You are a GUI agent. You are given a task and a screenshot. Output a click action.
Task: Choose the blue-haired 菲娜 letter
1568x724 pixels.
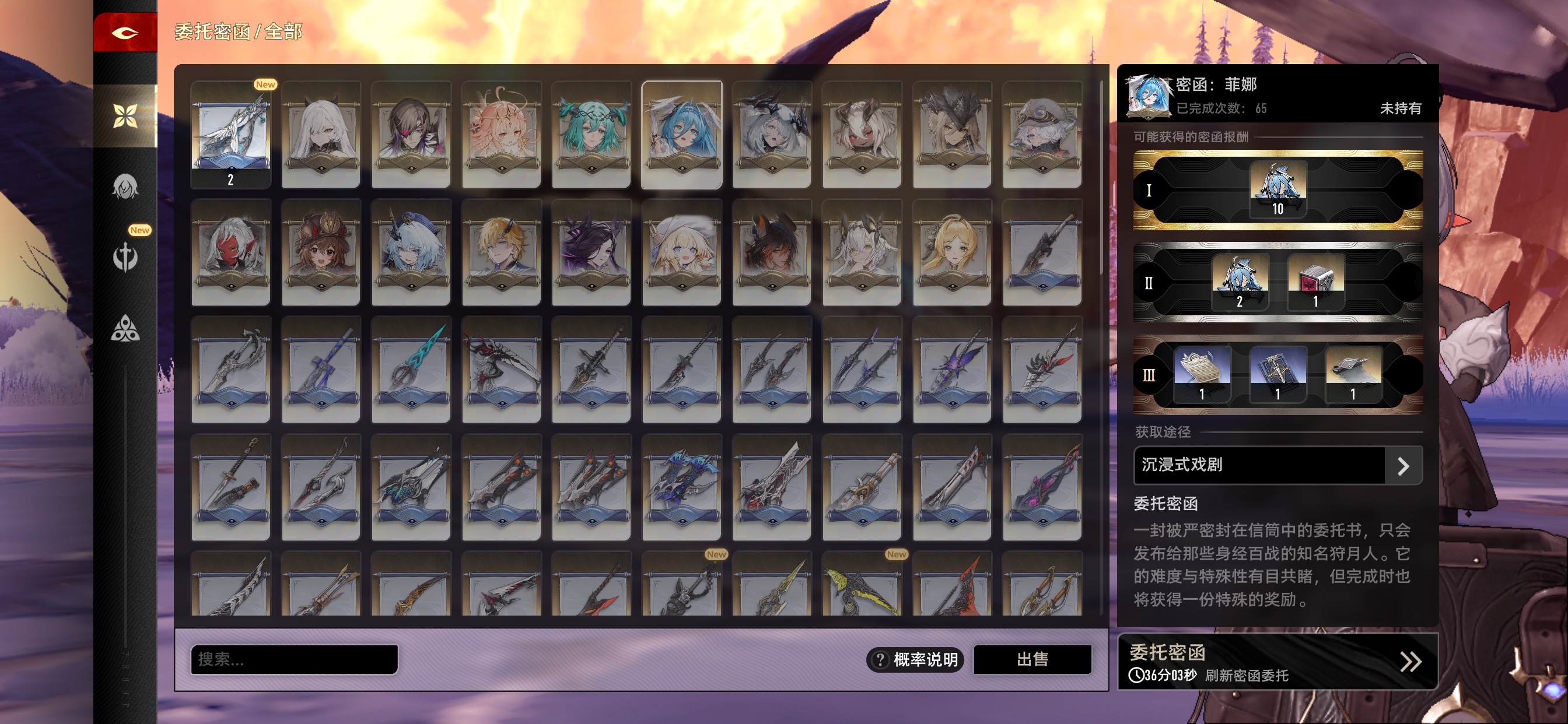(x=681, y=134)
